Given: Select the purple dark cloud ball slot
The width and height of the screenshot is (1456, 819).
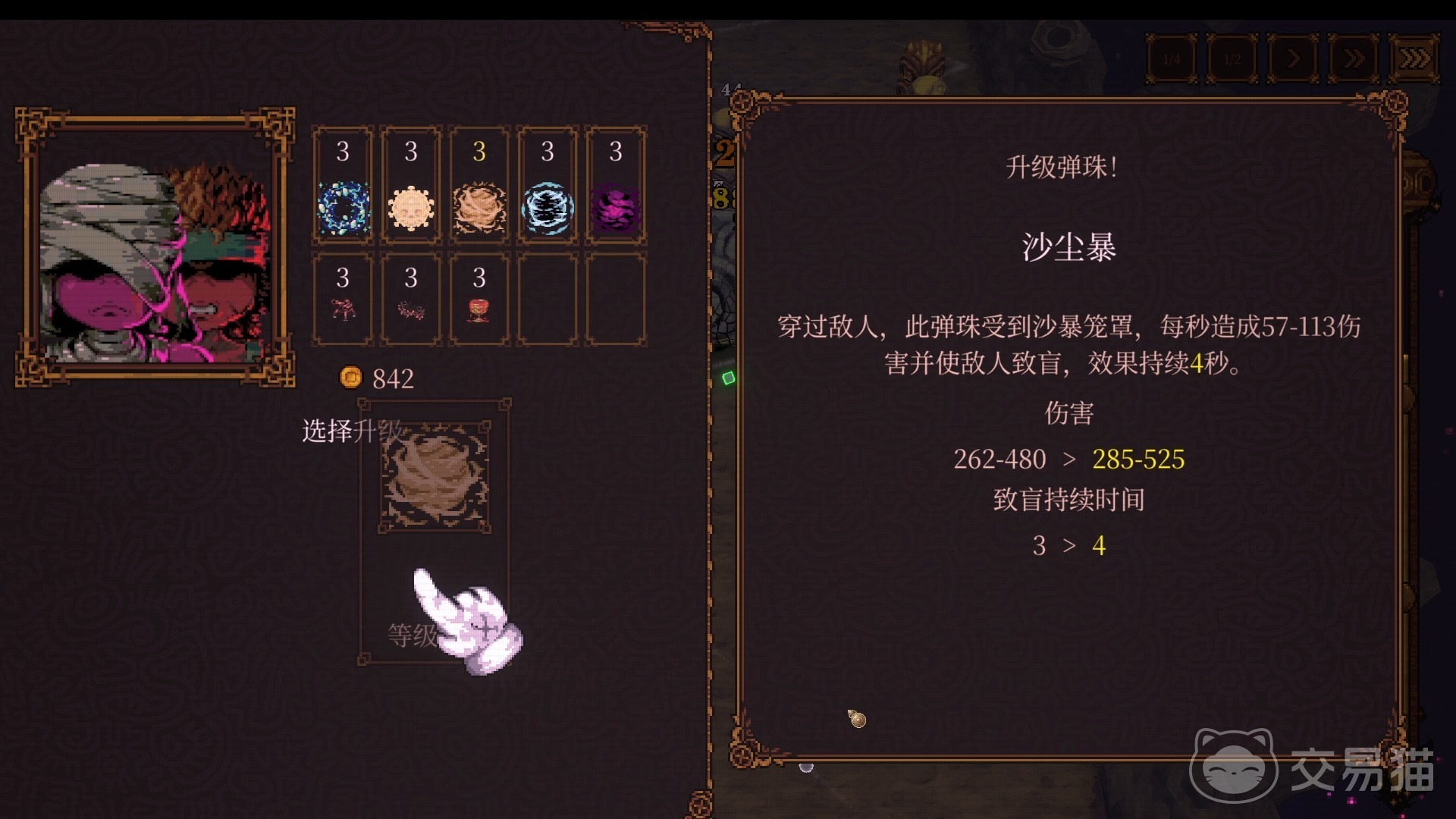Looking at the screenshot, I should pos(616,186).
